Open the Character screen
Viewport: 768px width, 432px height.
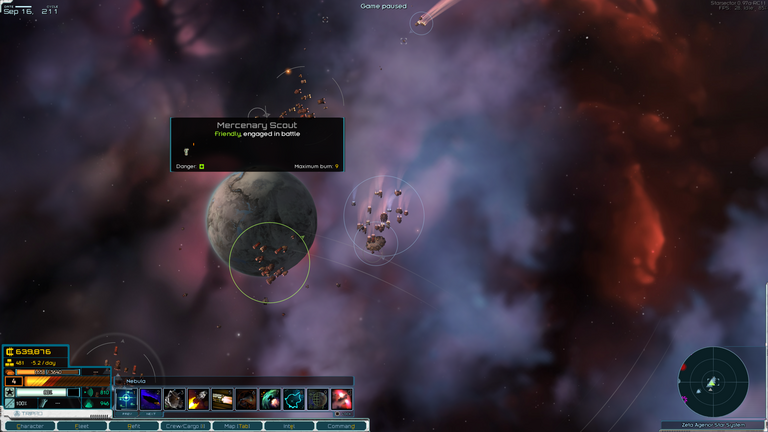(x=29, y=426)
